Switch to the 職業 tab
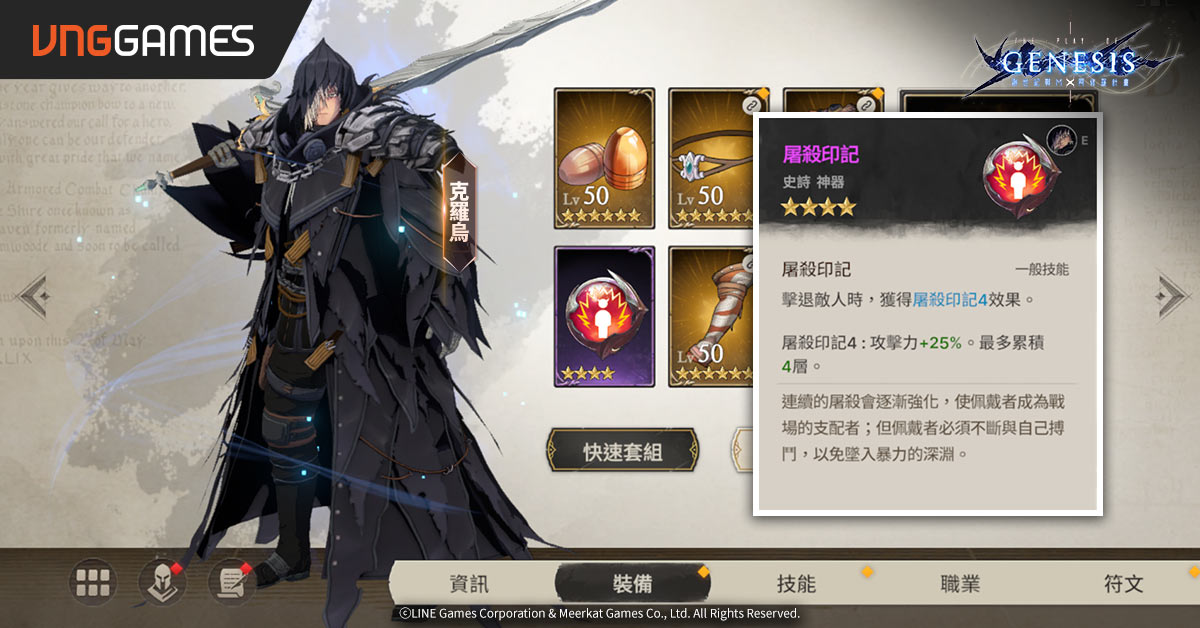 [x=960, y=585]
